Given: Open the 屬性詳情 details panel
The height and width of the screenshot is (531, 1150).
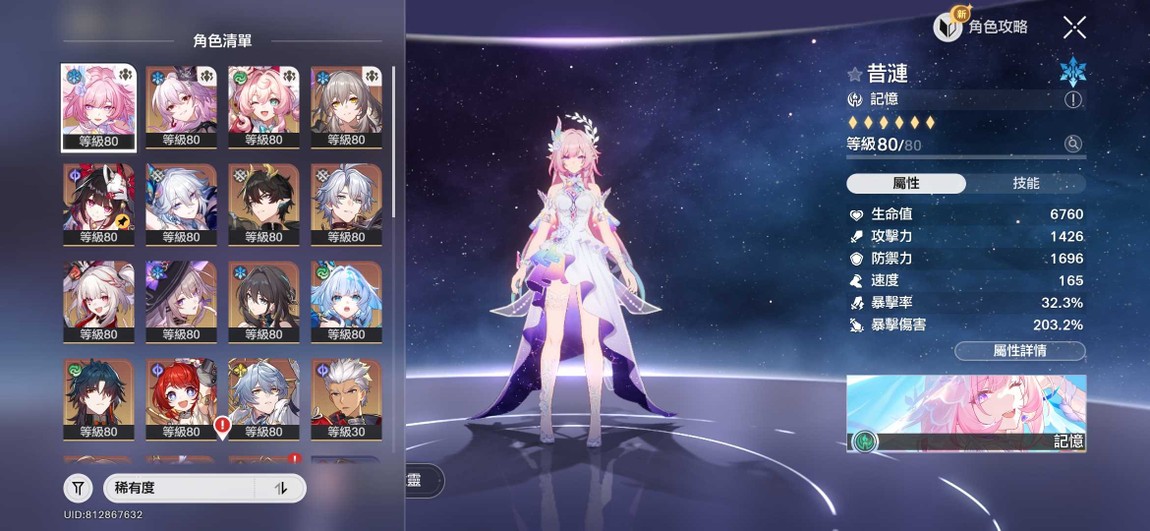Looking at the screenshot, I should [1020, 351].
